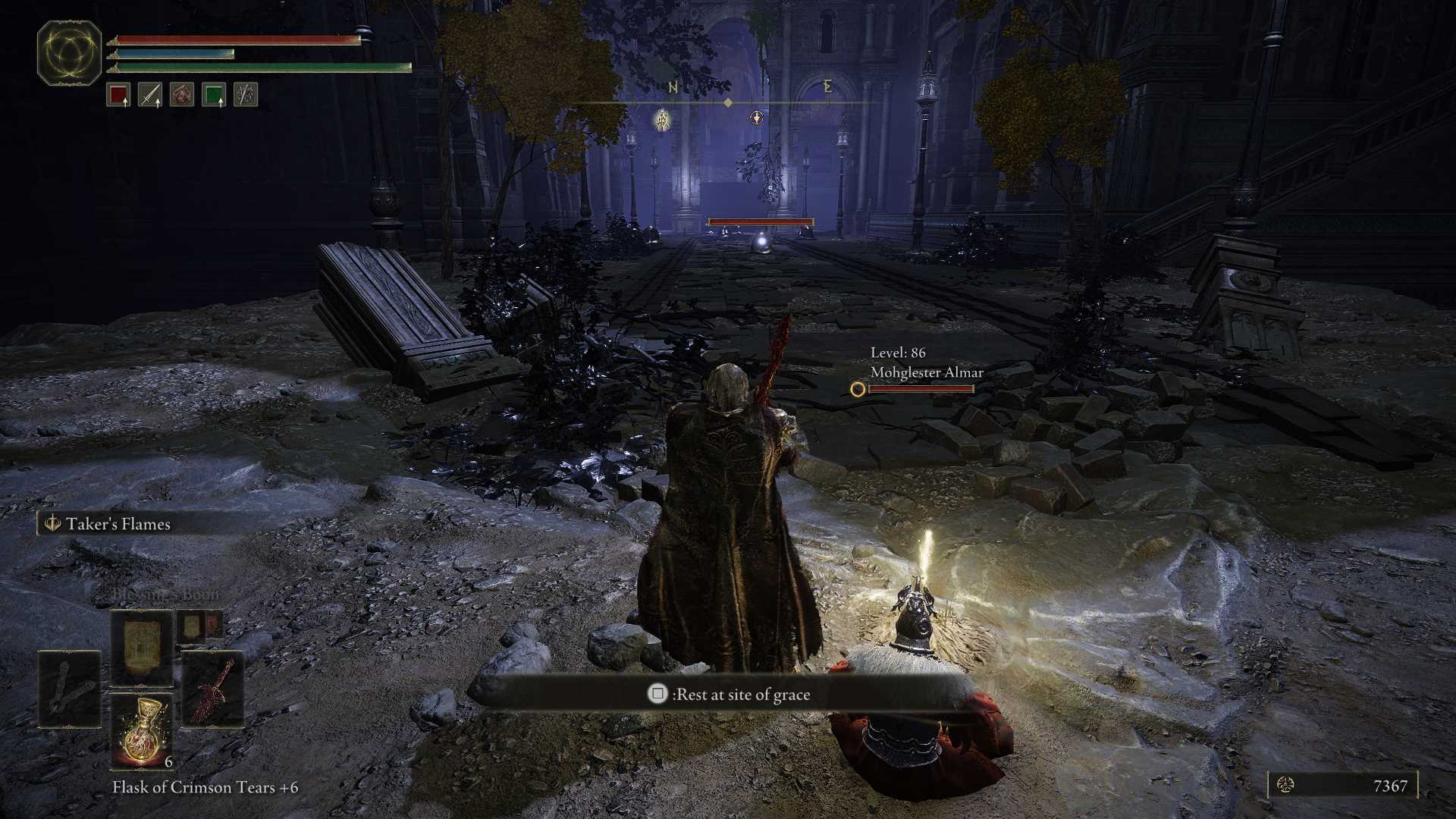Click the small queued spell icons
Image resolution: width=1456 pixels, height=819 pixels.
200,626
